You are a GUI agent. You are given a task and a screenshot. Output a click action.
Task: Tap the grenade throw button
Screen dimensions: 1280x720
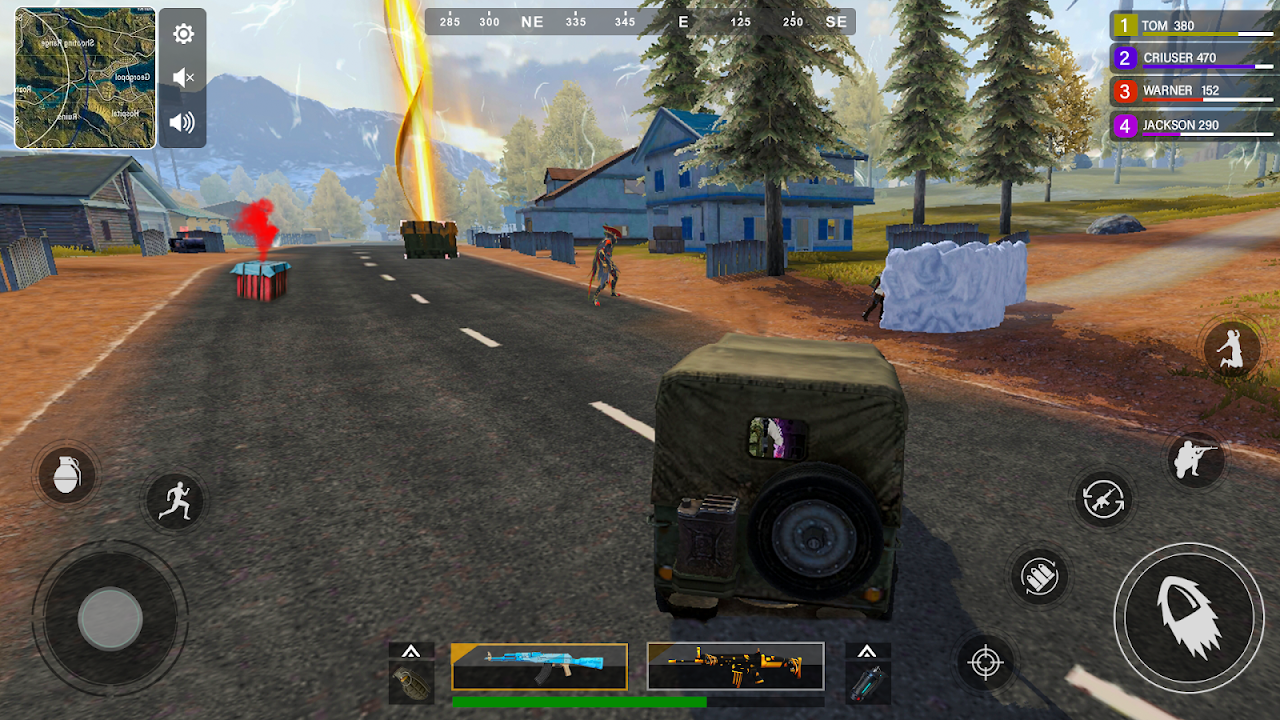point(66,474)
